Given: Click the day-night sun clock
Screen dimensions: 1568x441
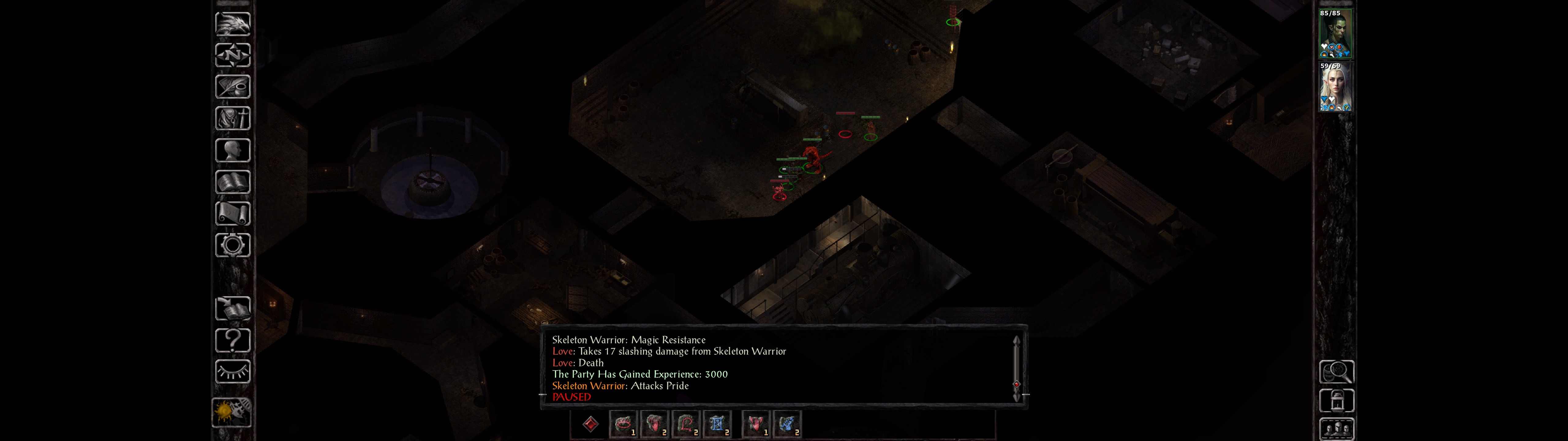Looking at the screenshot, I should coord(231,413).
